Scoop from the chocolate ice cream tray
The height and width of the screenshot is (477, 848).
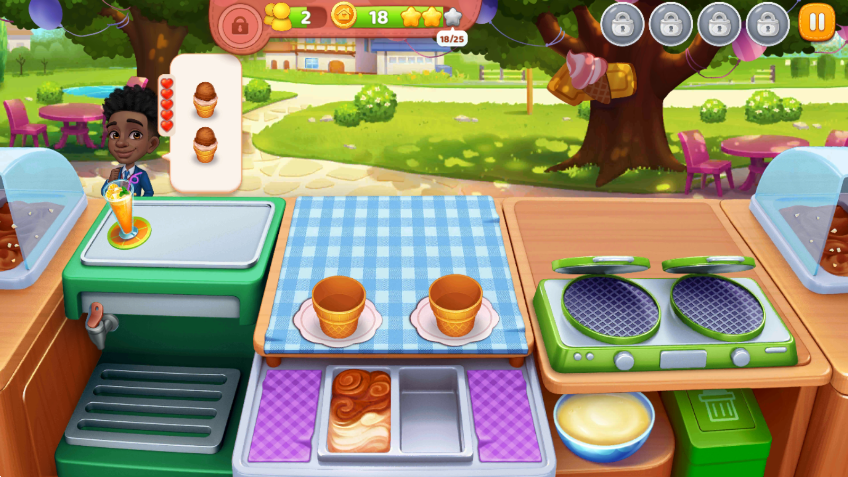[360, 409]
